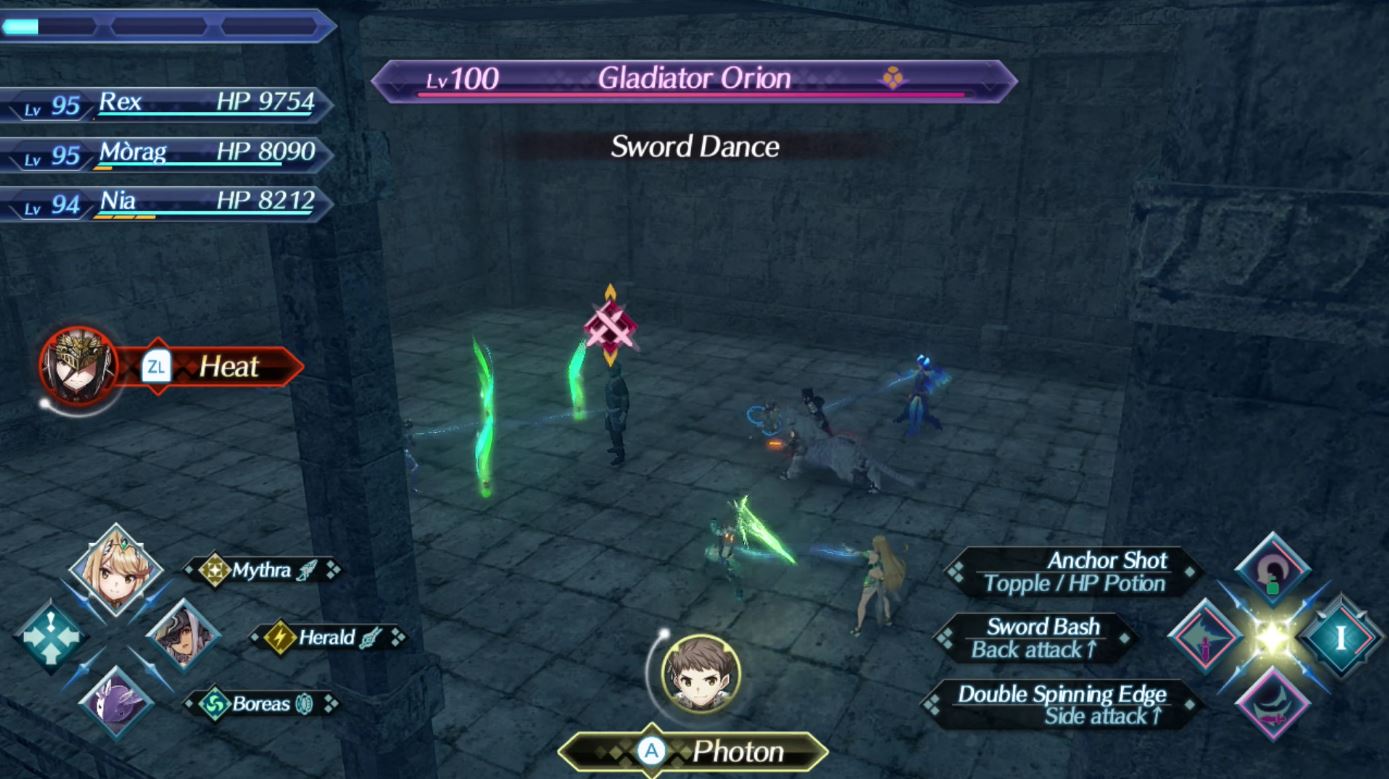Click the four-arrows diamond icon
Viewport: 1389px width, 779px height.
50,637
